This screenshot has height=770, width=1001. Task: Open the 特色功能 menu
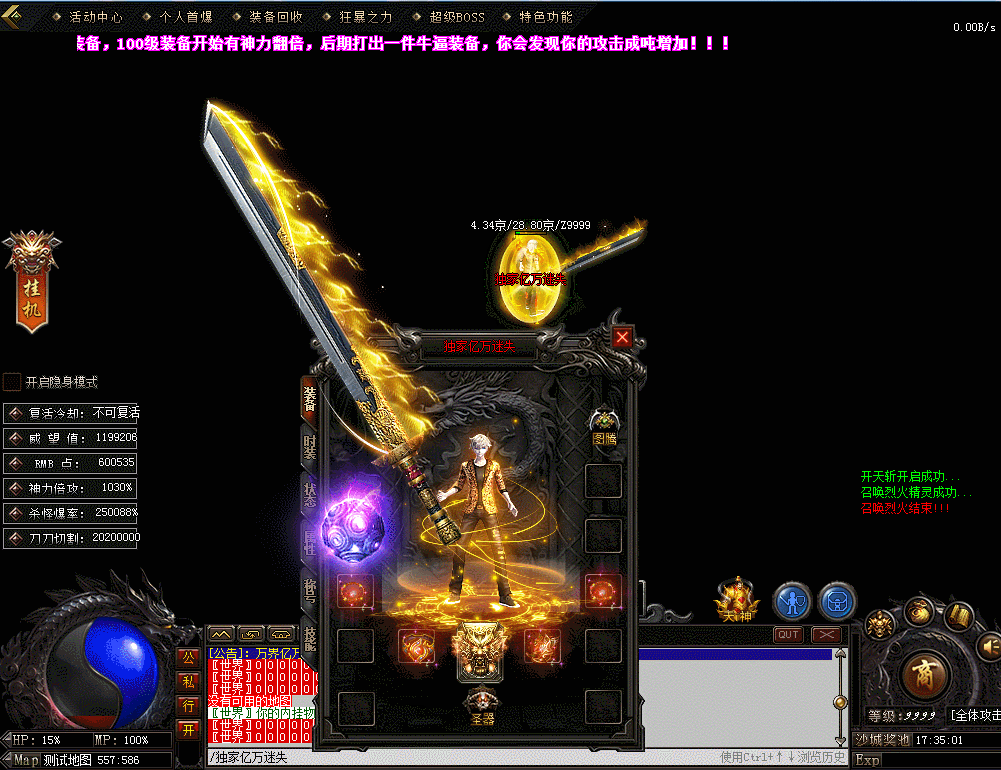coord(545,17)
